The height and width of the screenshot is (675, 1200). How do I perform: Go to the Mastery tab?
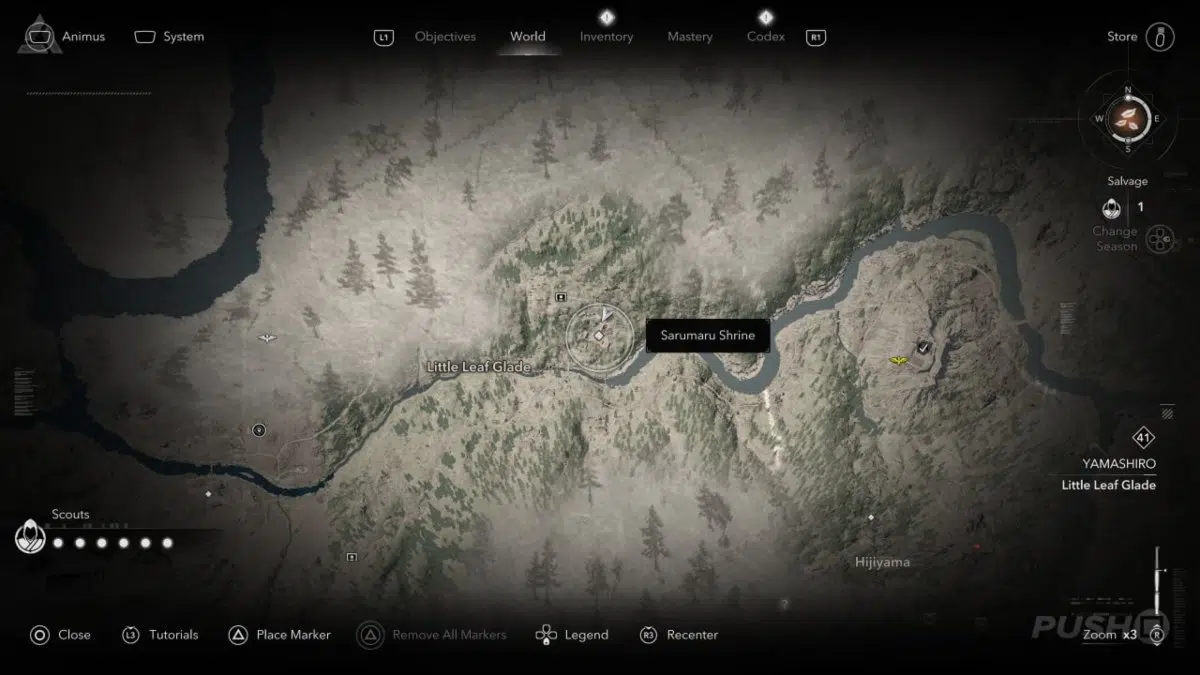pyautogui.click(x=690, y=37)
